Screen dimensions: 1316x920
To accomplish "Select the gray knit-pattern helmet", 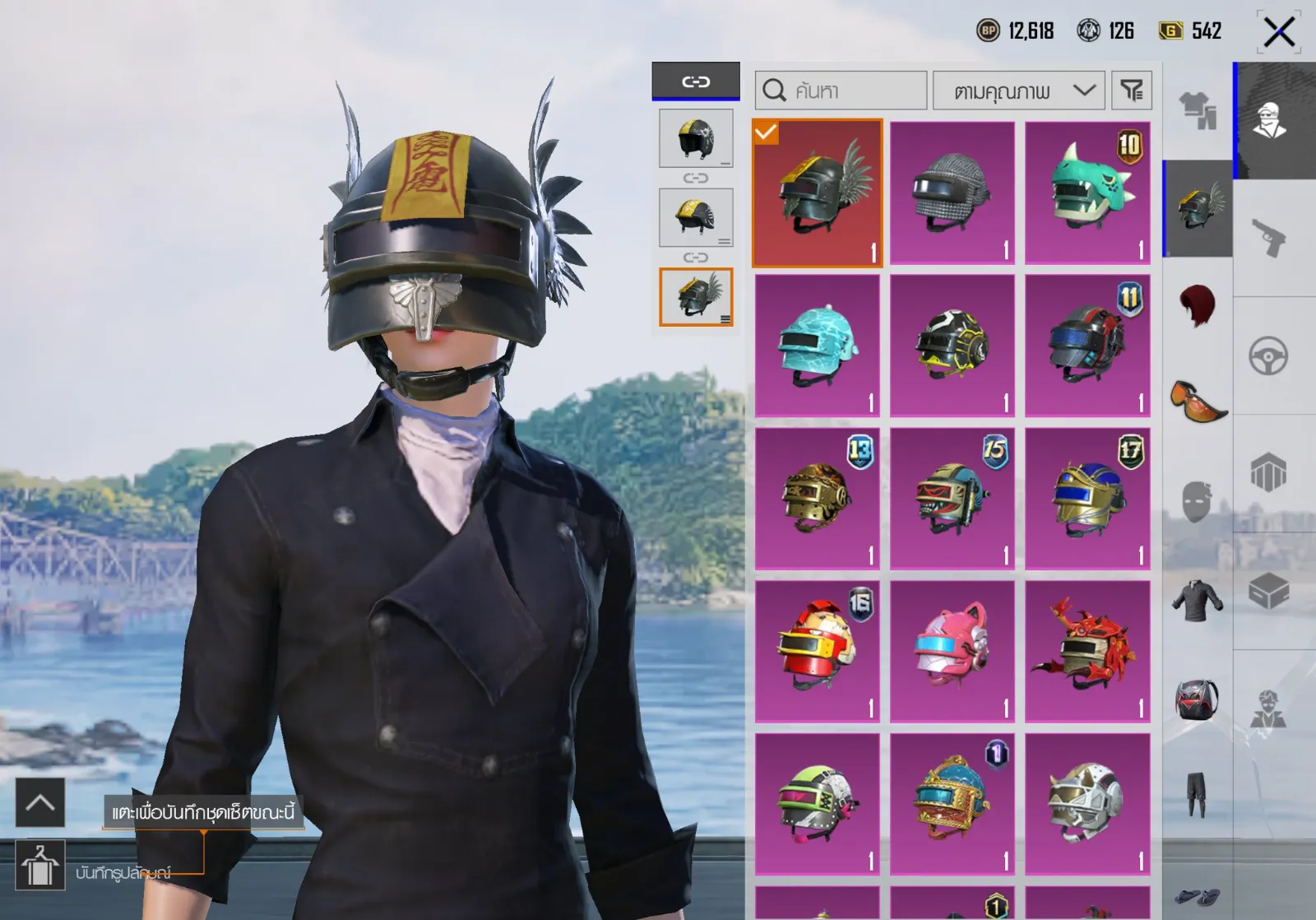I will [x=952, y=193].
